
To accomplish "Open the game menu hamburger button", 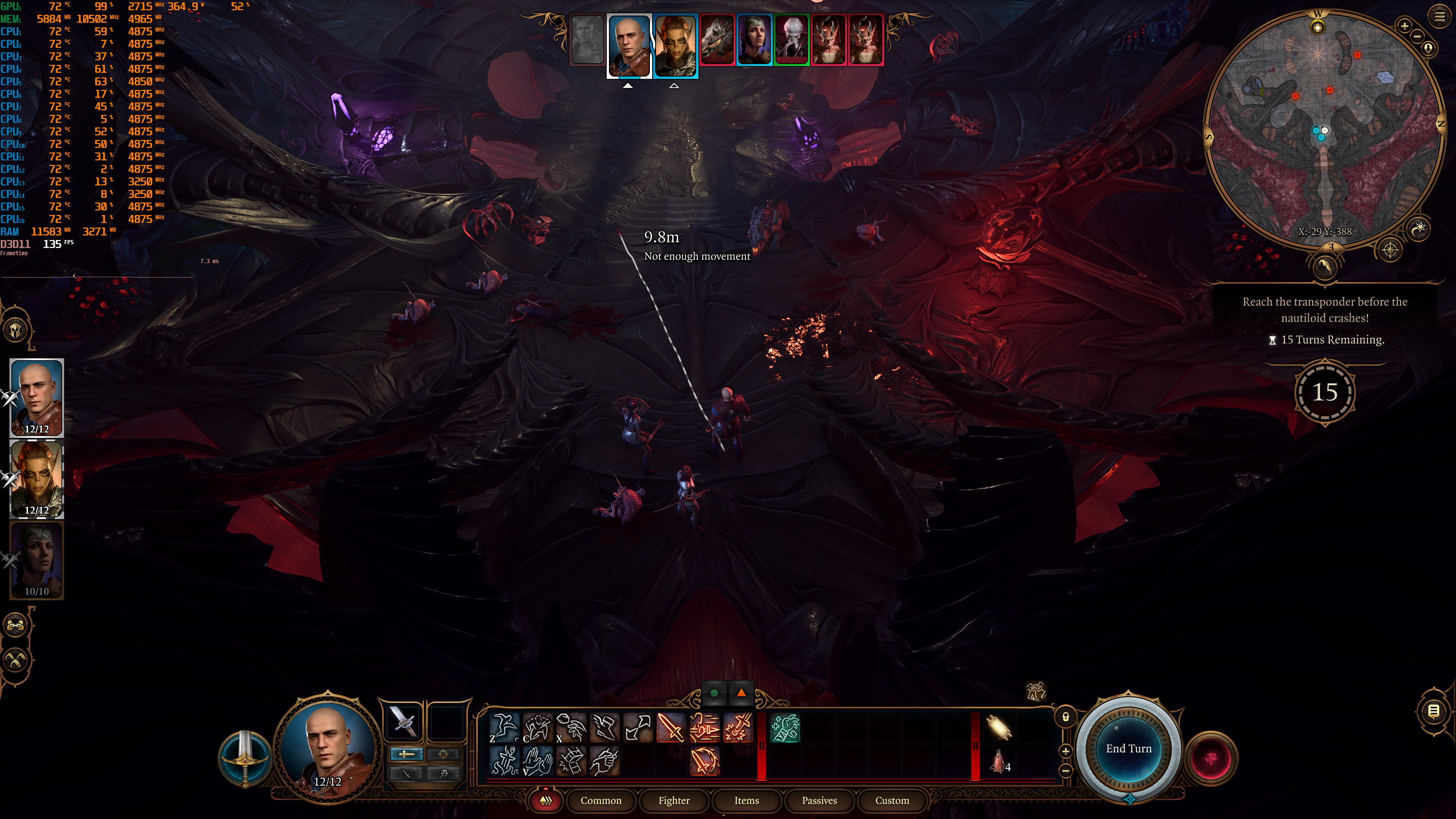I will point(1440,16).
